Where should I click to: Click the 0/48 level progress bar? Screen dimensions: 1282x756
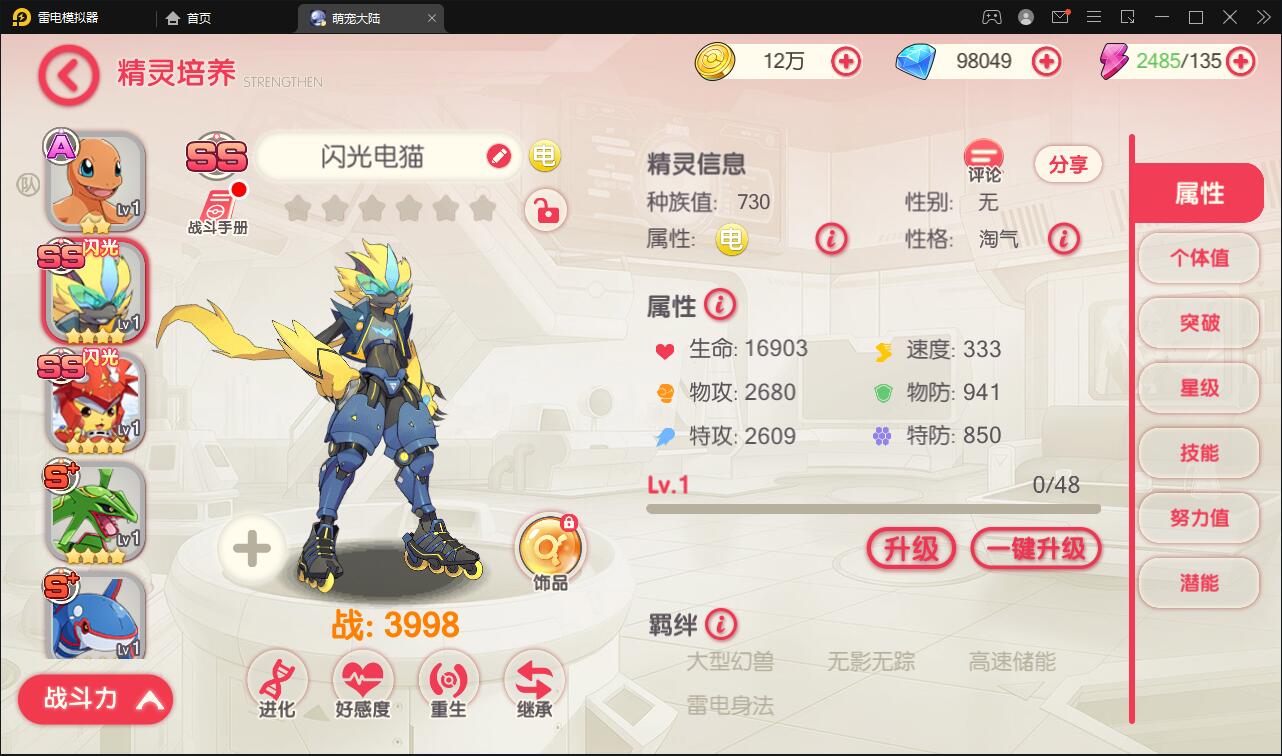(x=870, y=508)
